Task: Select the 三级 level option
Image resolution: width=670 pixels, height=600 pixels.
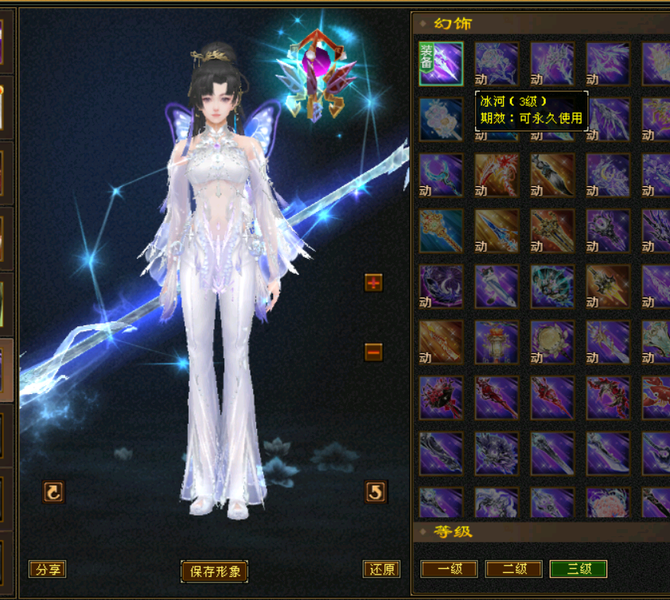Action: click(578, 569)
